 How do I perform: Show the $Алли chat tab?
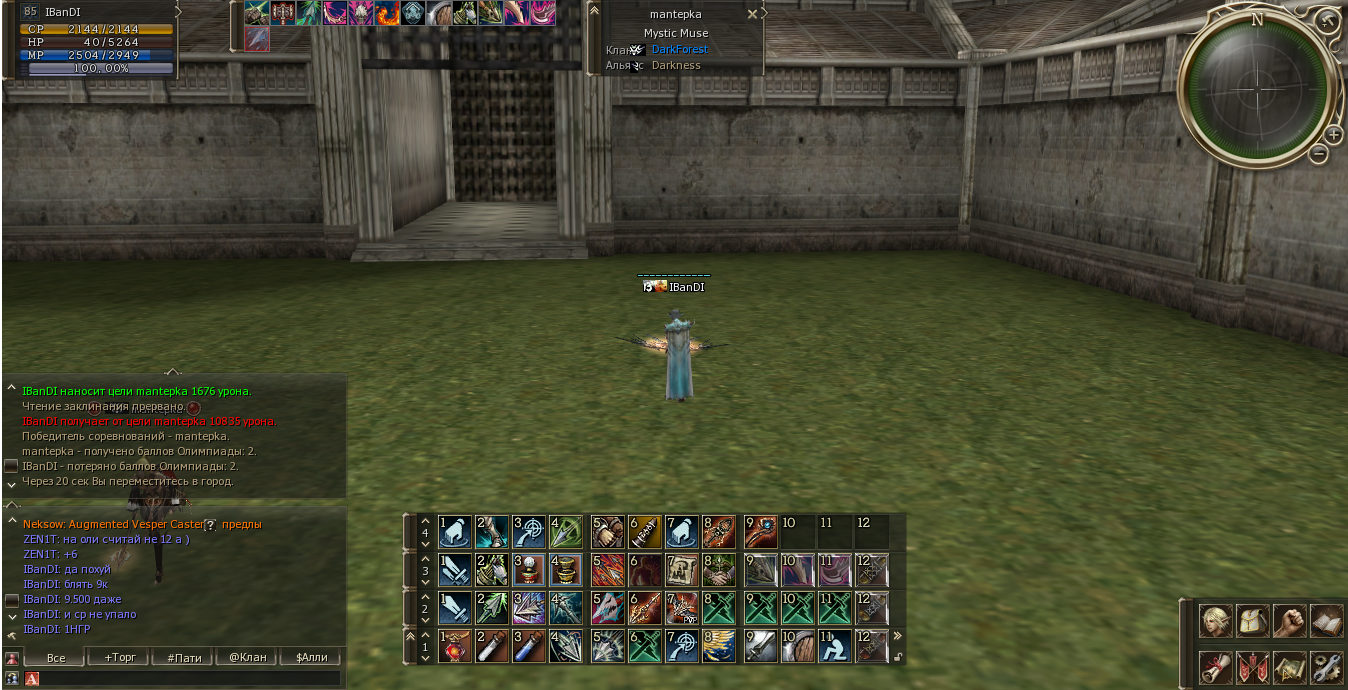[311, 657]
